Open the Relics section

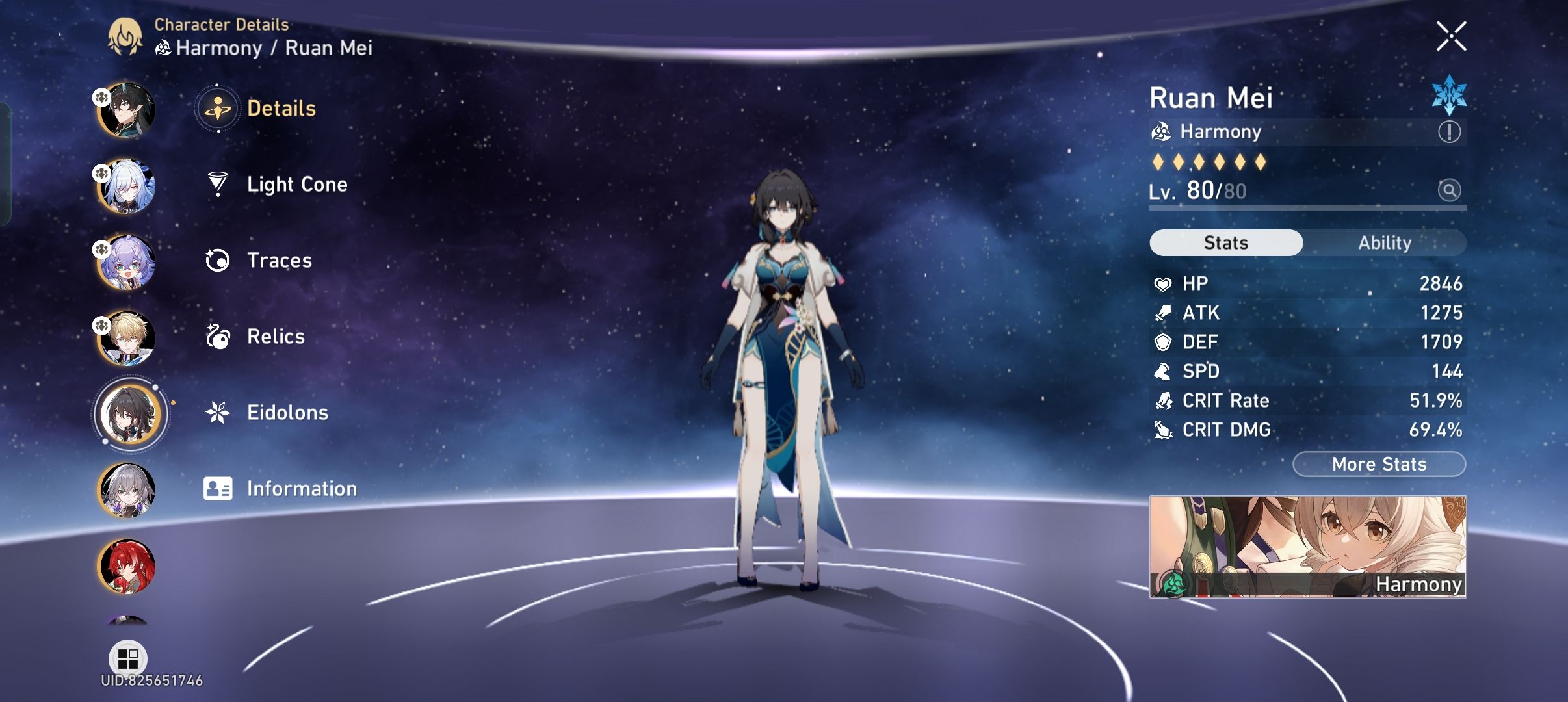pos(276,337)
